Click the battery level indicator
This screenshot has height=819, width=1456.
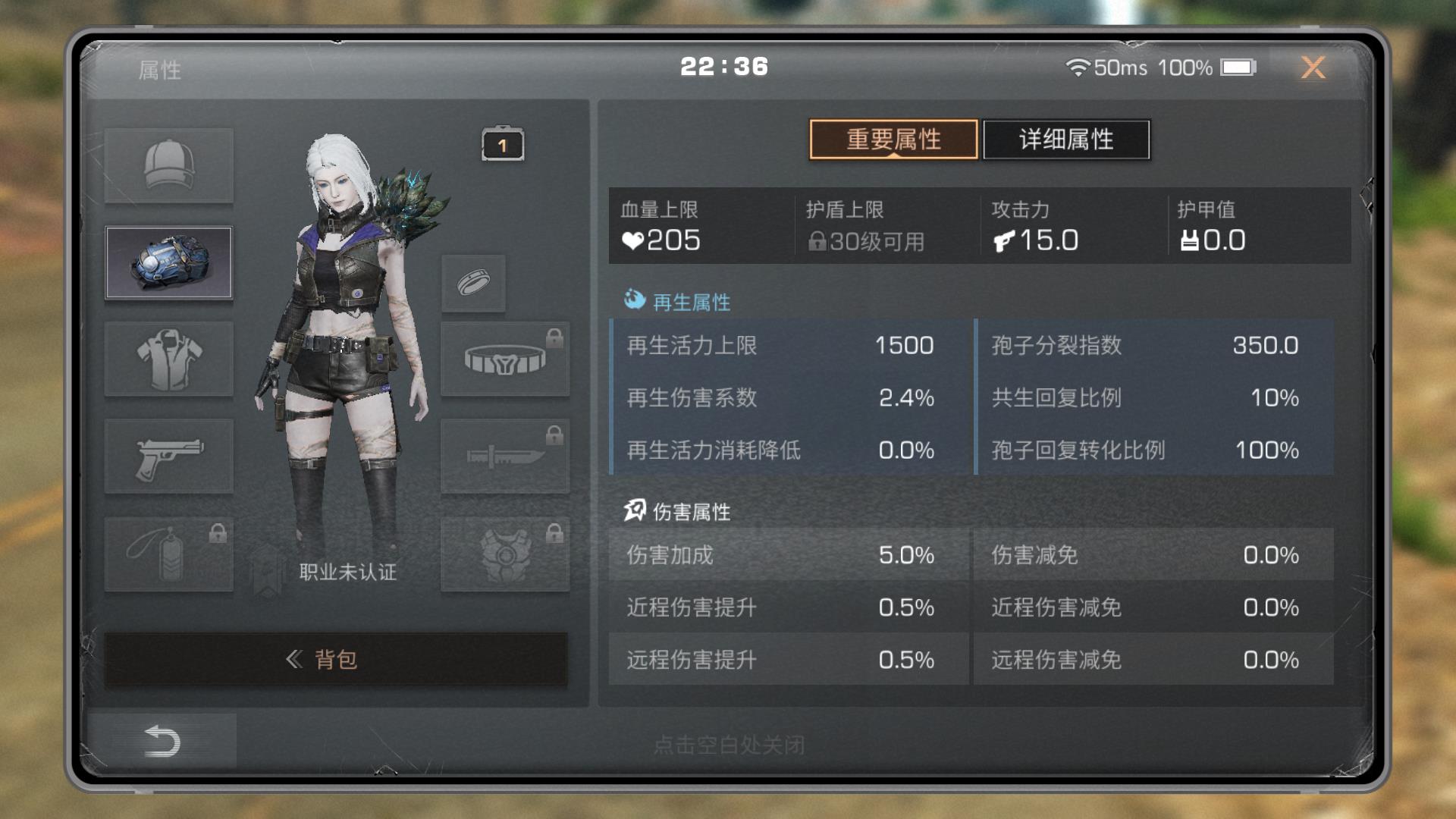coord(1239,67)
